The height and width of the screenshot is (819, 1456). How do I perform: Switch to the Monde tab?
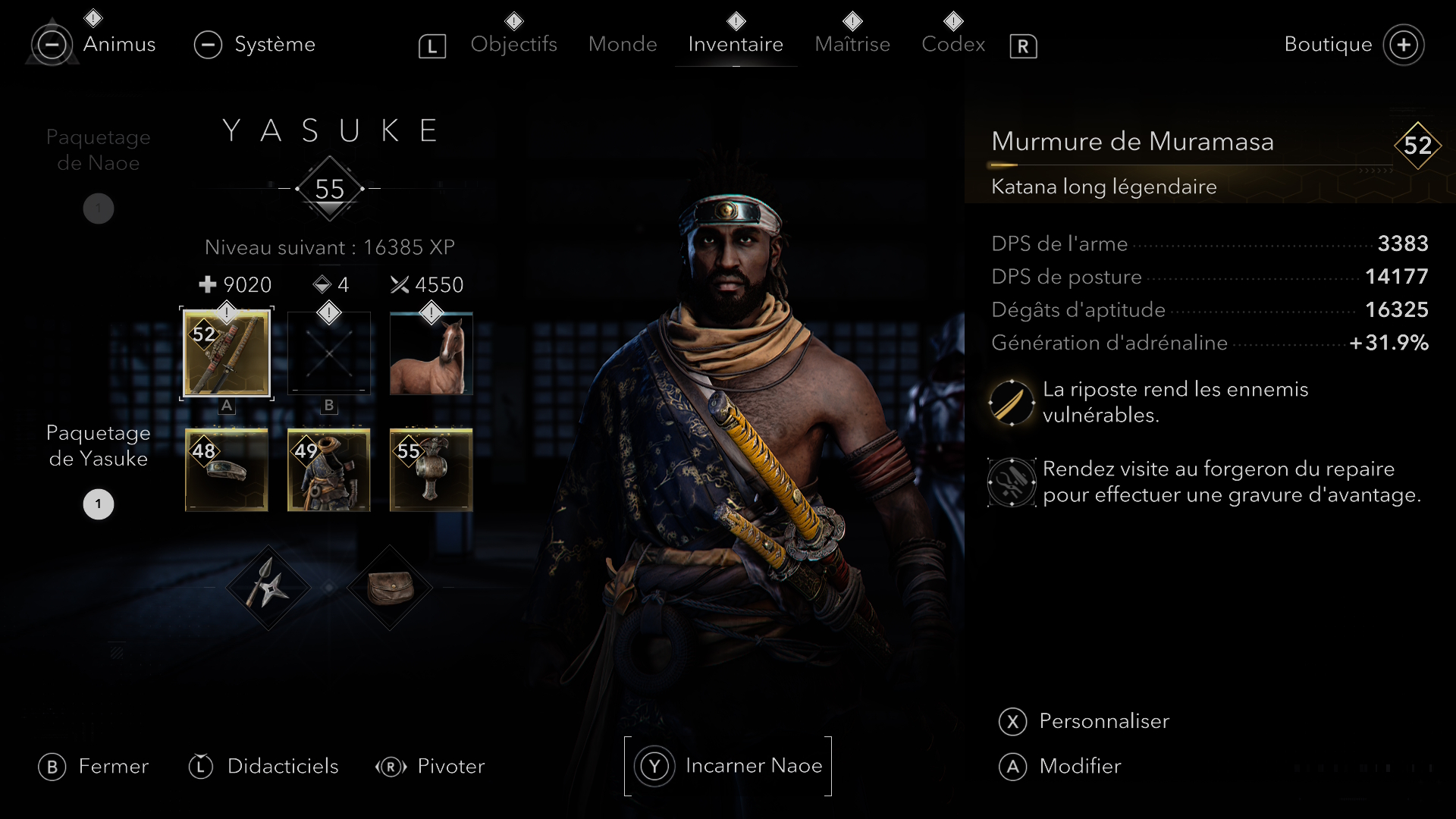coord(623,44)
